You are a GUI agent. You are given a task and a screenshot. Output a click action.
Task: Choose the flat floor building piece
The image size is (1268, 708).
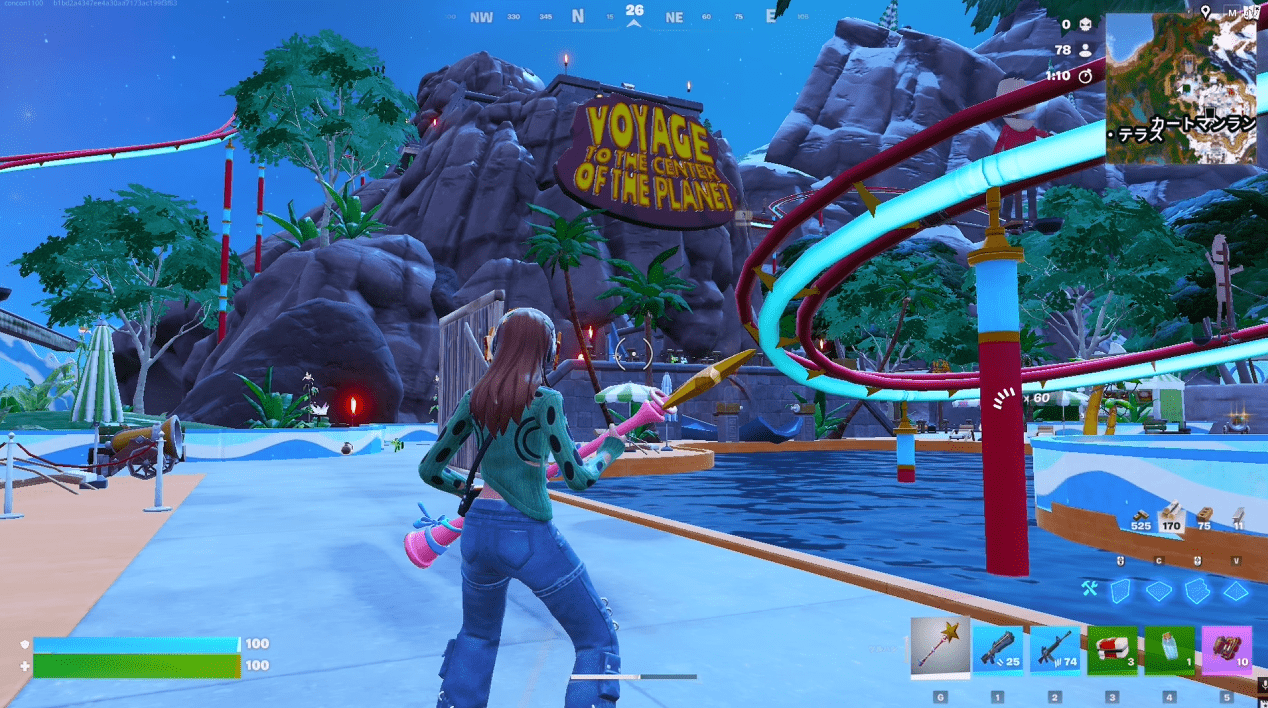coord(1159,590)
